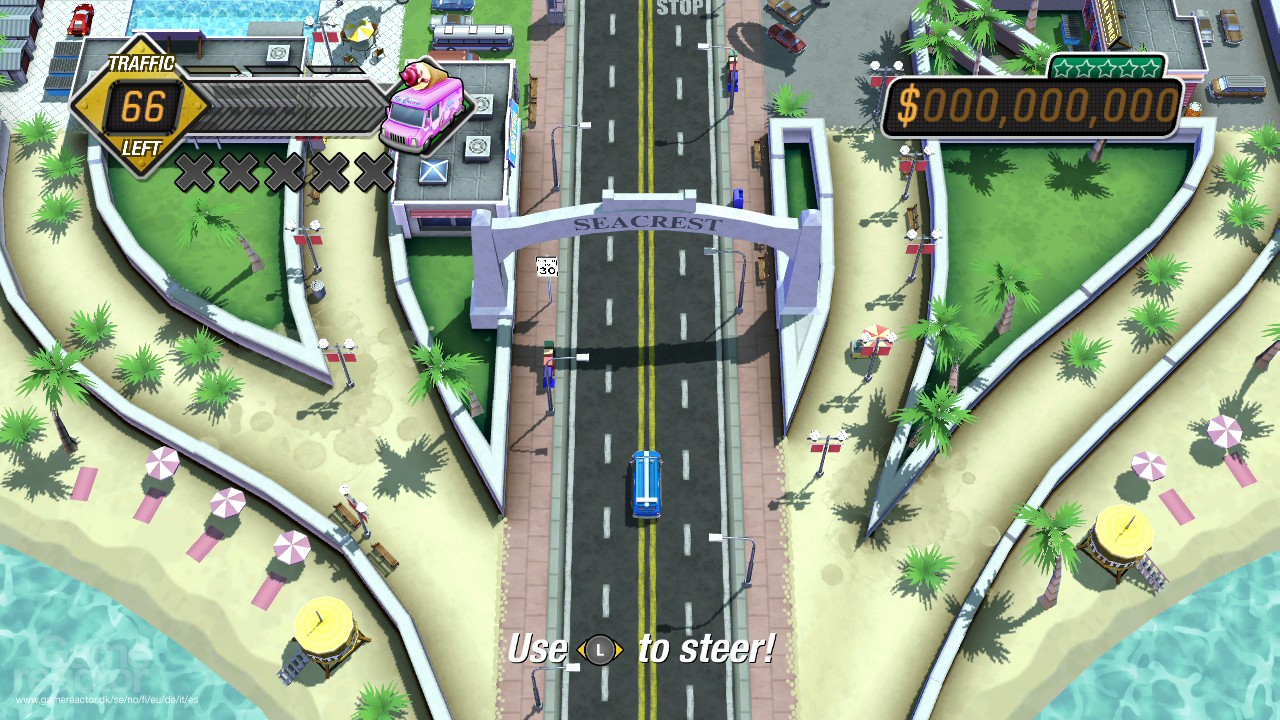1280x720 pixels.
Task: Select the blue player car on the road
Action: (645, 484)
